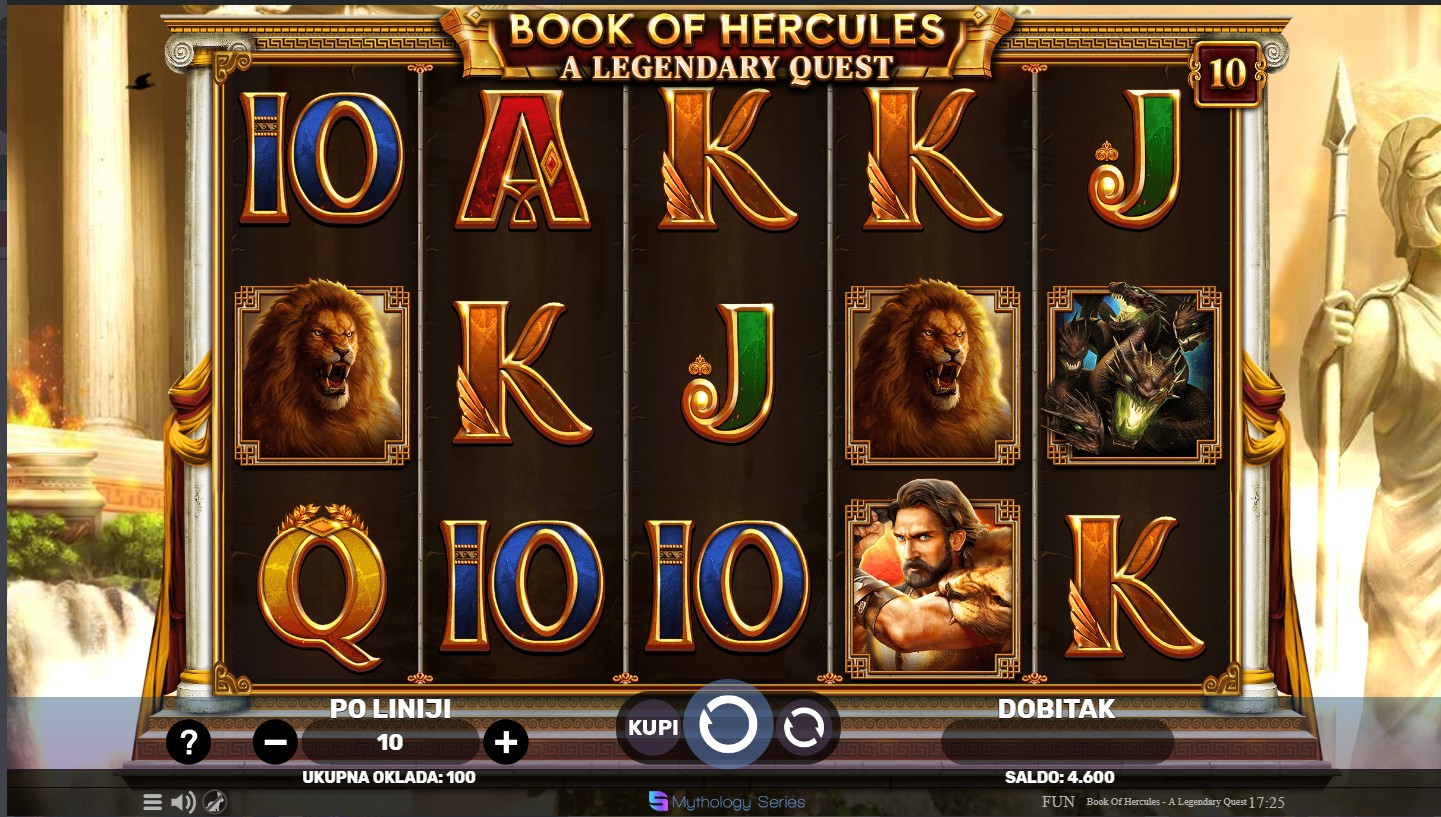Toggle the crossed-out runner quick spin icon

click(215, 802)
